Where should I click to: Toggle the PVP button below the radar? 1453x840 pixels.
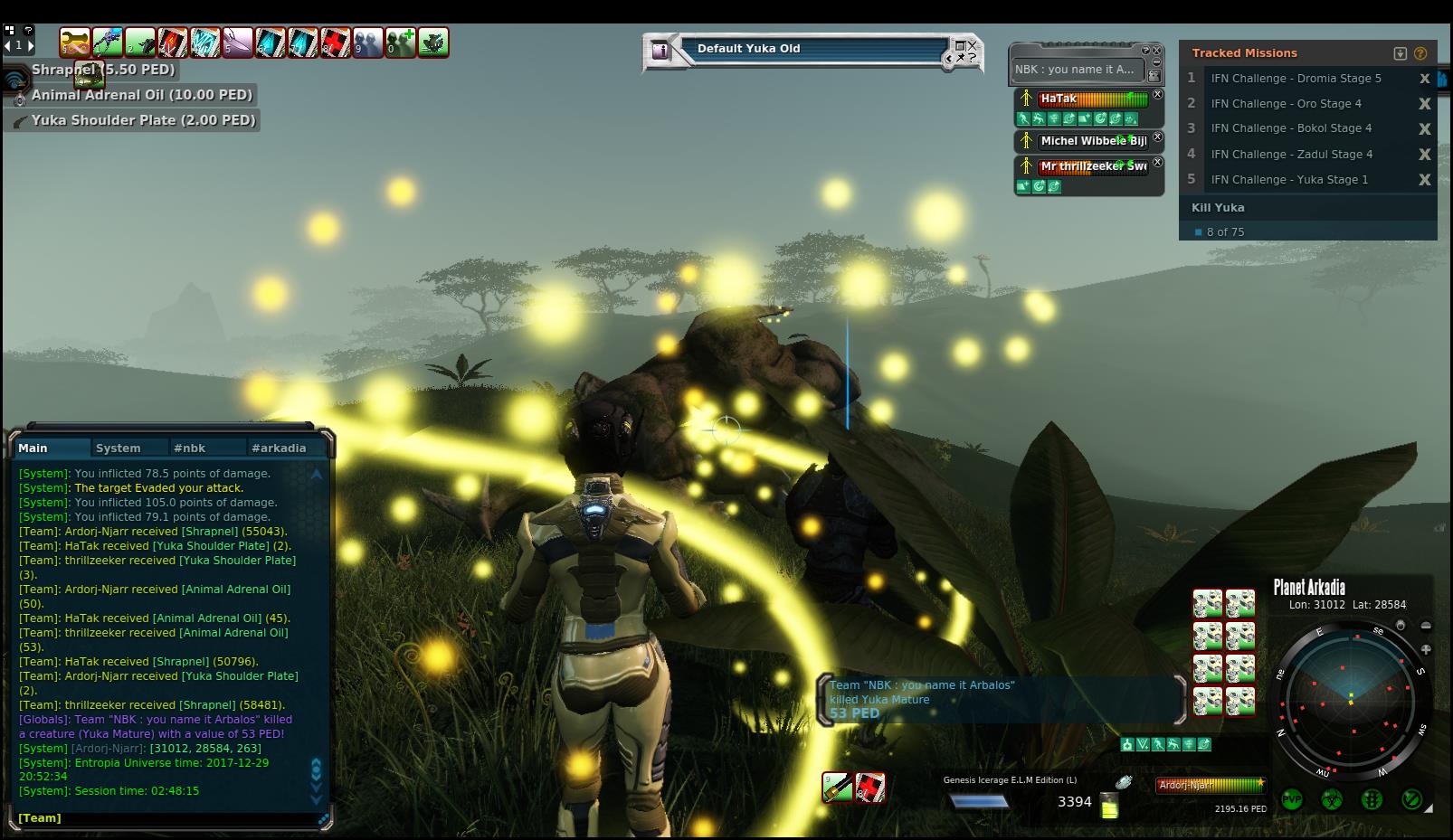1291,799
